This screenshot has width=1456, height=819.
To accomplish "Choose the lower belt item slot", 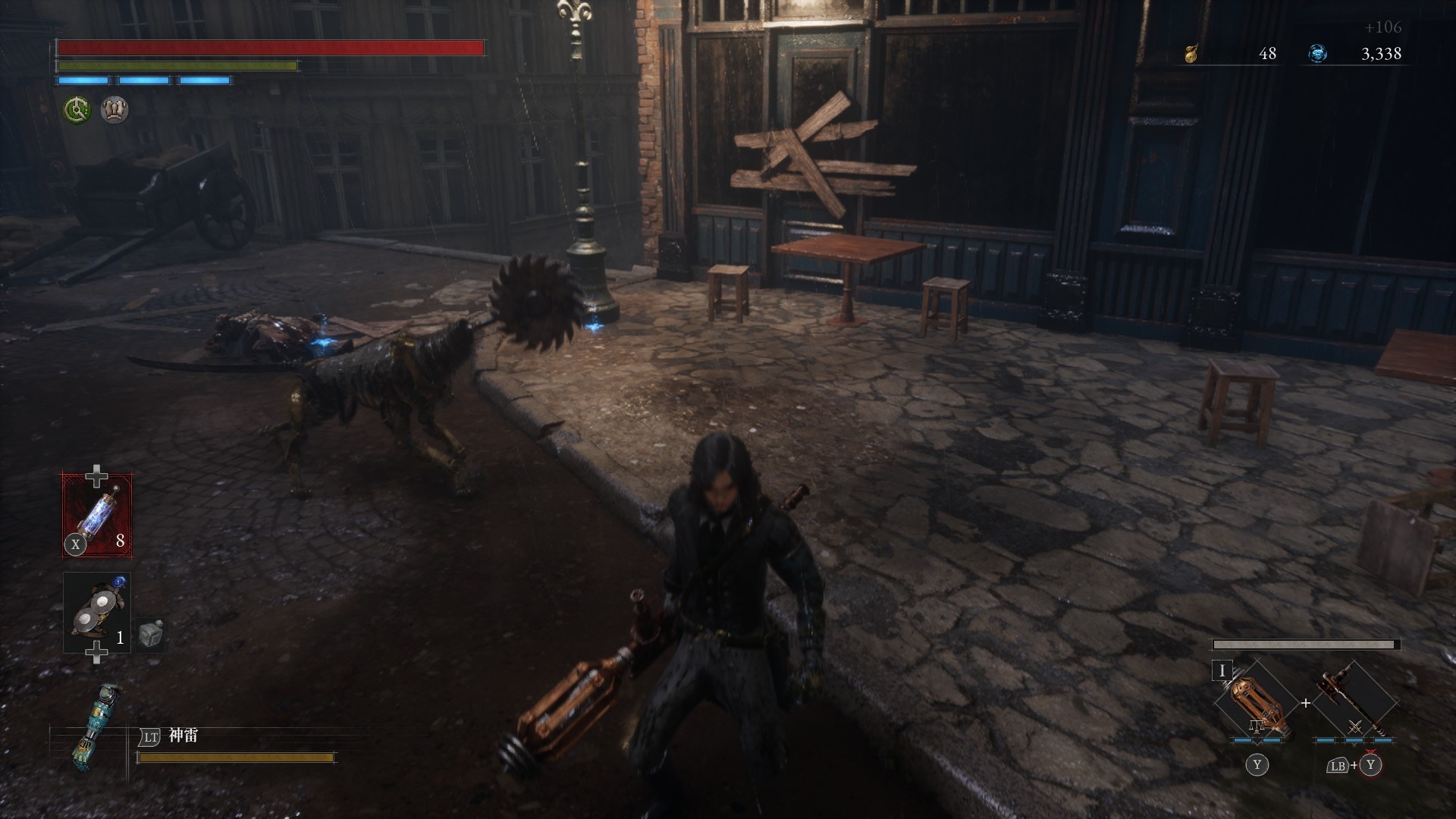I will pos(97,613).
